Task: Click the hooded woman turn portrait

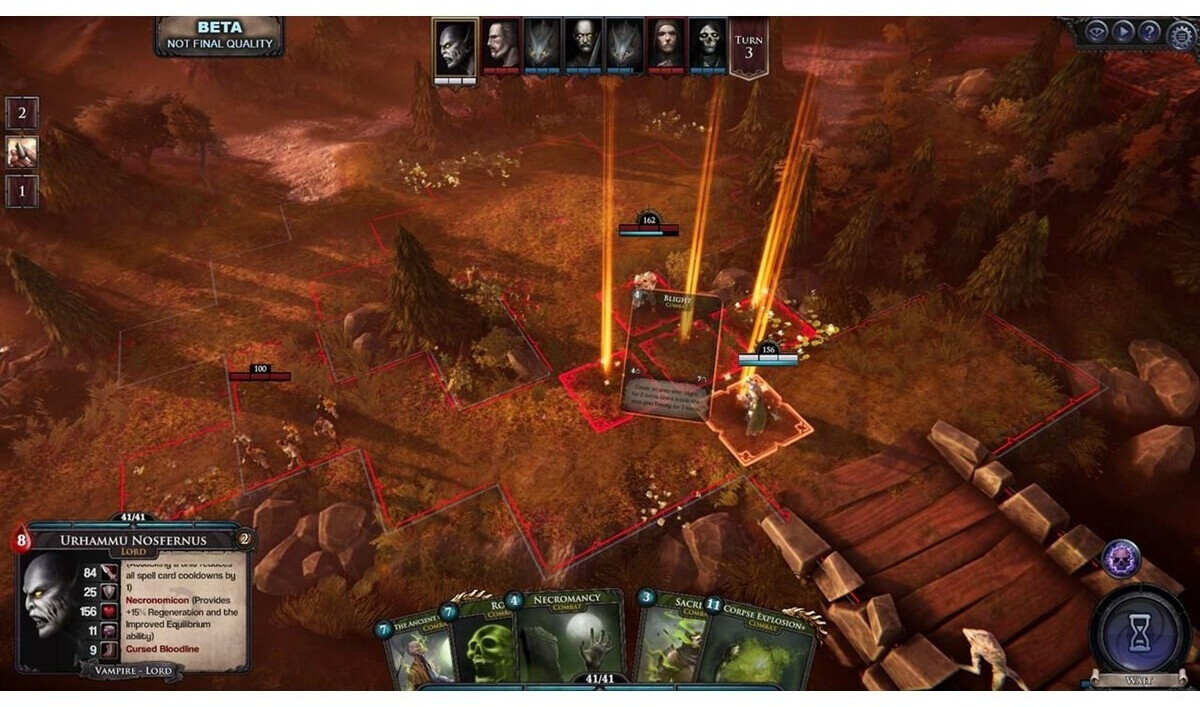Action: click(666, 45)
